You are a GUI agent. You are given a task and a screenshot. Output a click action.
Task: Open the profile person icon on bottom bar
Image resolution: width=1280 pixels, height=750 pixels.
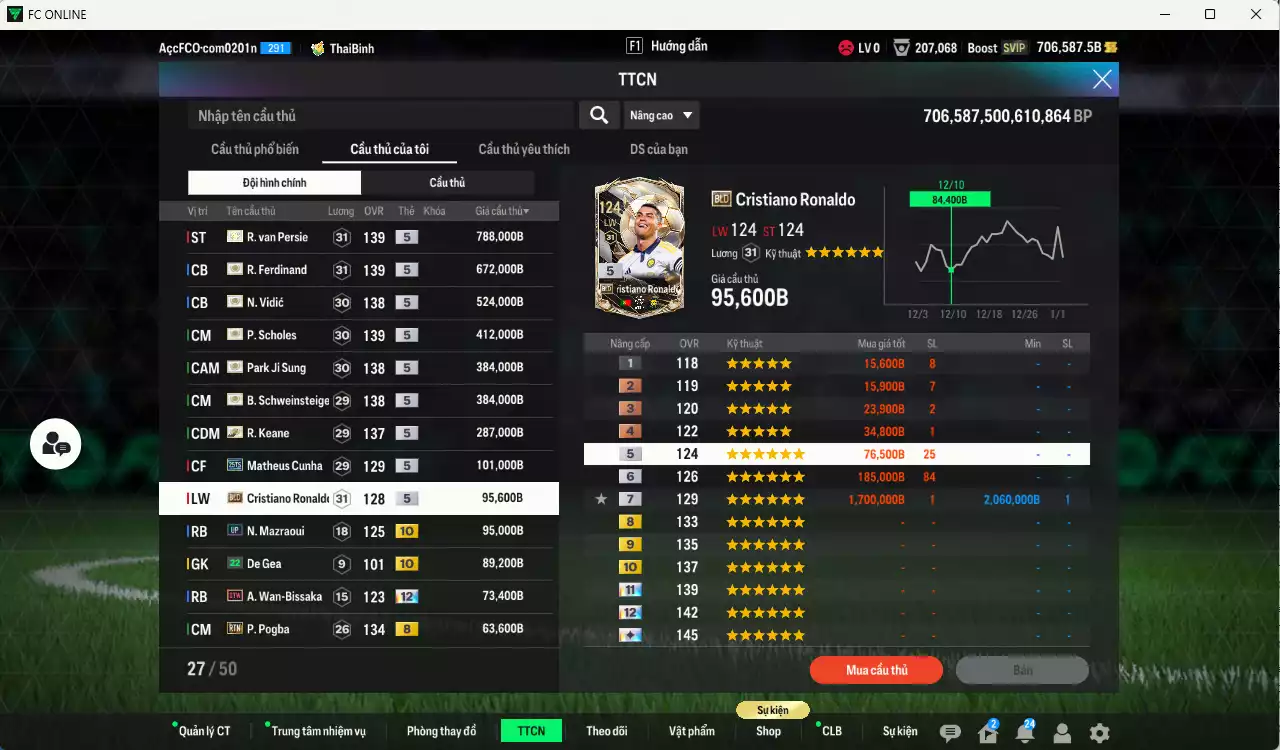pyautogui.click(x=1063, y=731)
